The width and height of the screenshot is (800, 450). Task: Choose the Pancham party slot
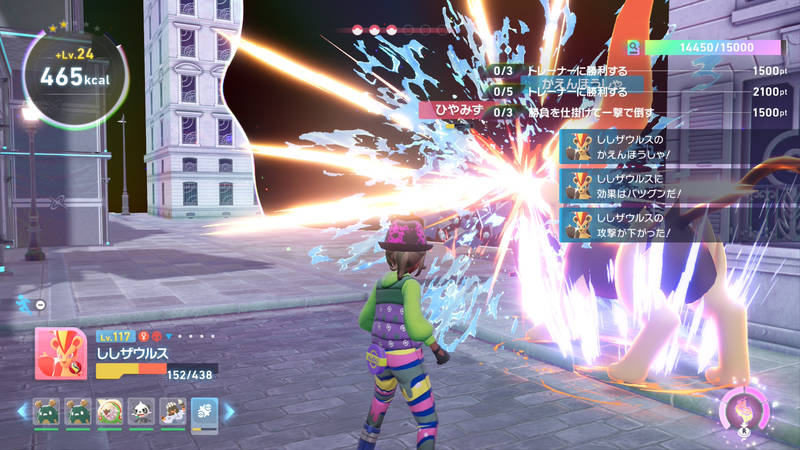(x=140, y=410)
